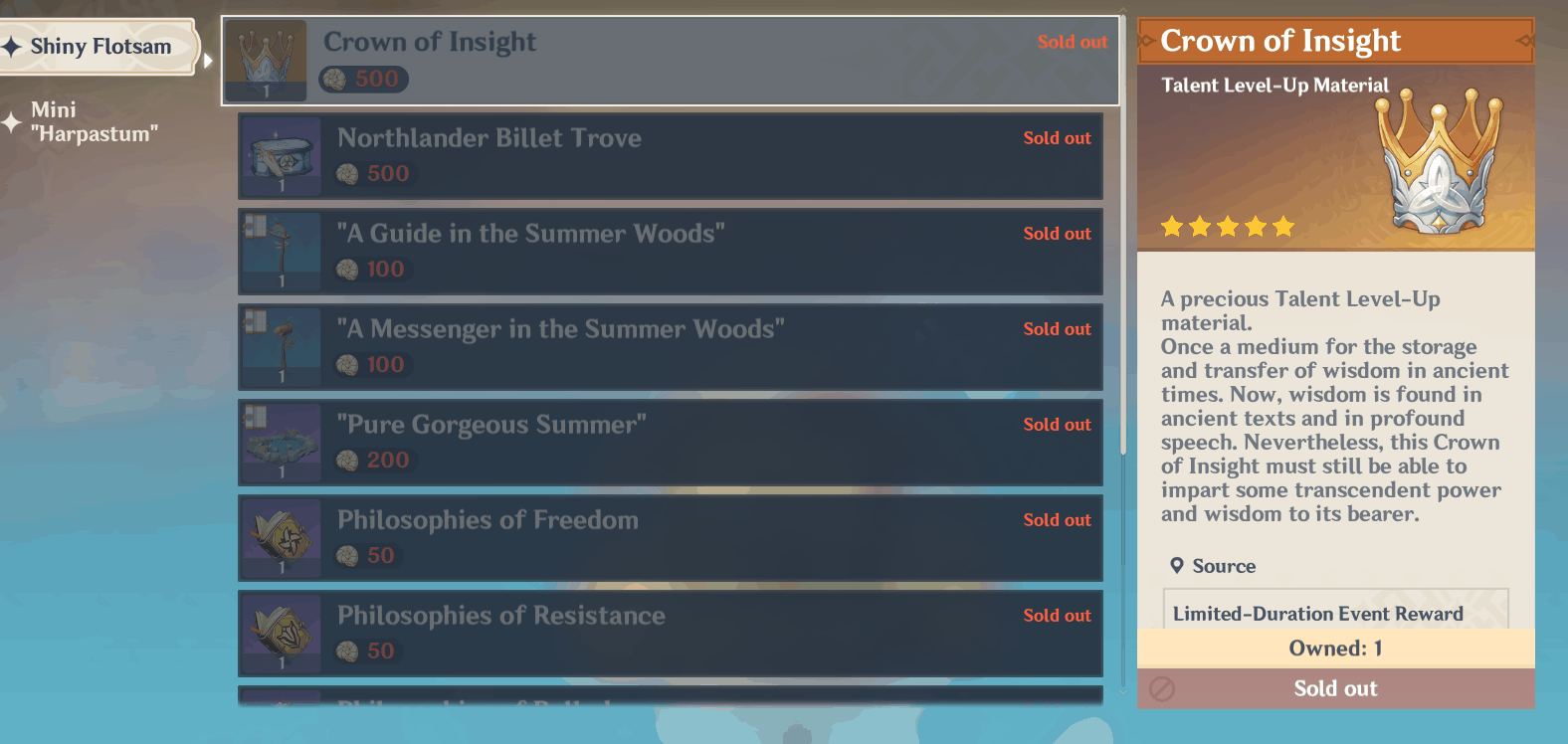Click the Owned: 1 banner
The height and width of the screenshot is (744, 1568).
coord(1335,648)
